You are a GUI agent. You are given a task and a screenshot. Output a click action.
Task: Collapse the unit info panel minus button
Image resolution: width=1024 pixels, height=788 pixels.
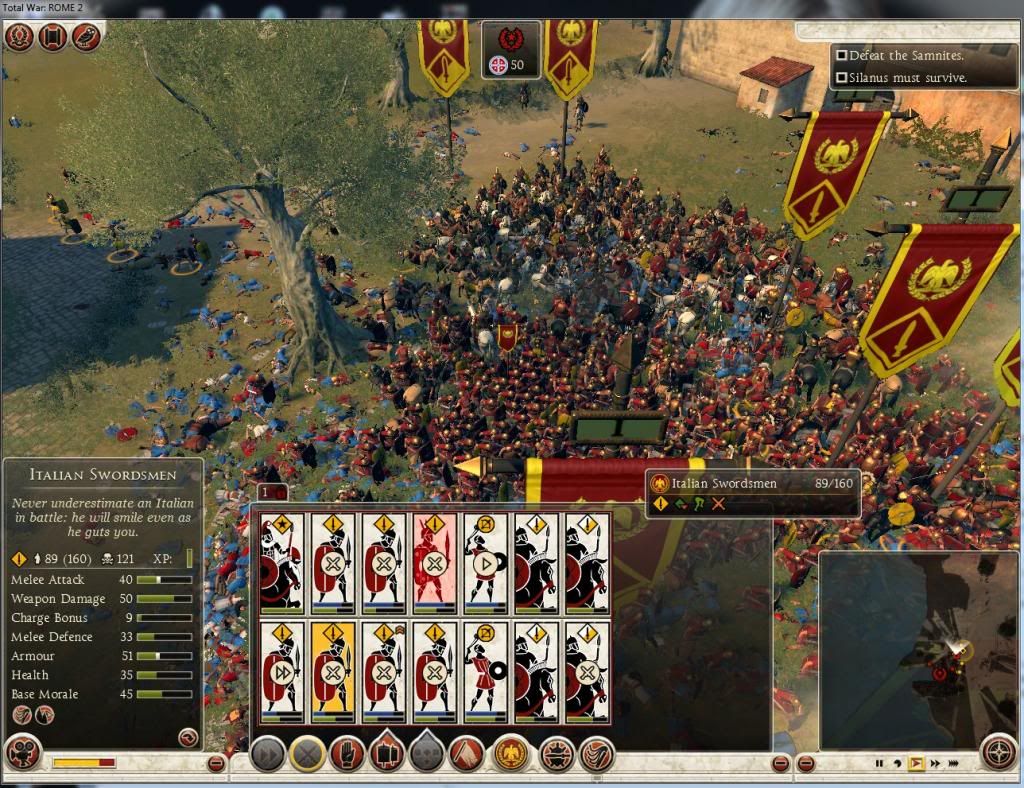point(216,764)
